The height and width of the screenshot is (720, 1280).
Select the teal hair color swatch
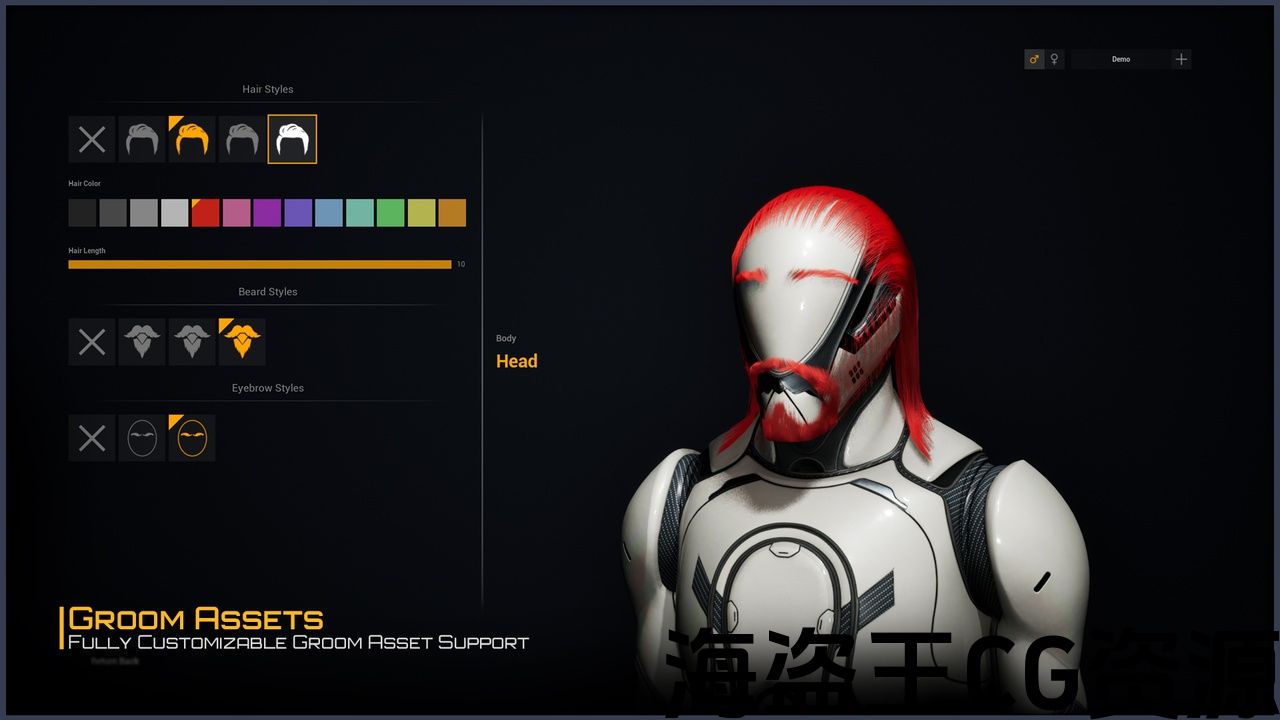tap(360, 213)
